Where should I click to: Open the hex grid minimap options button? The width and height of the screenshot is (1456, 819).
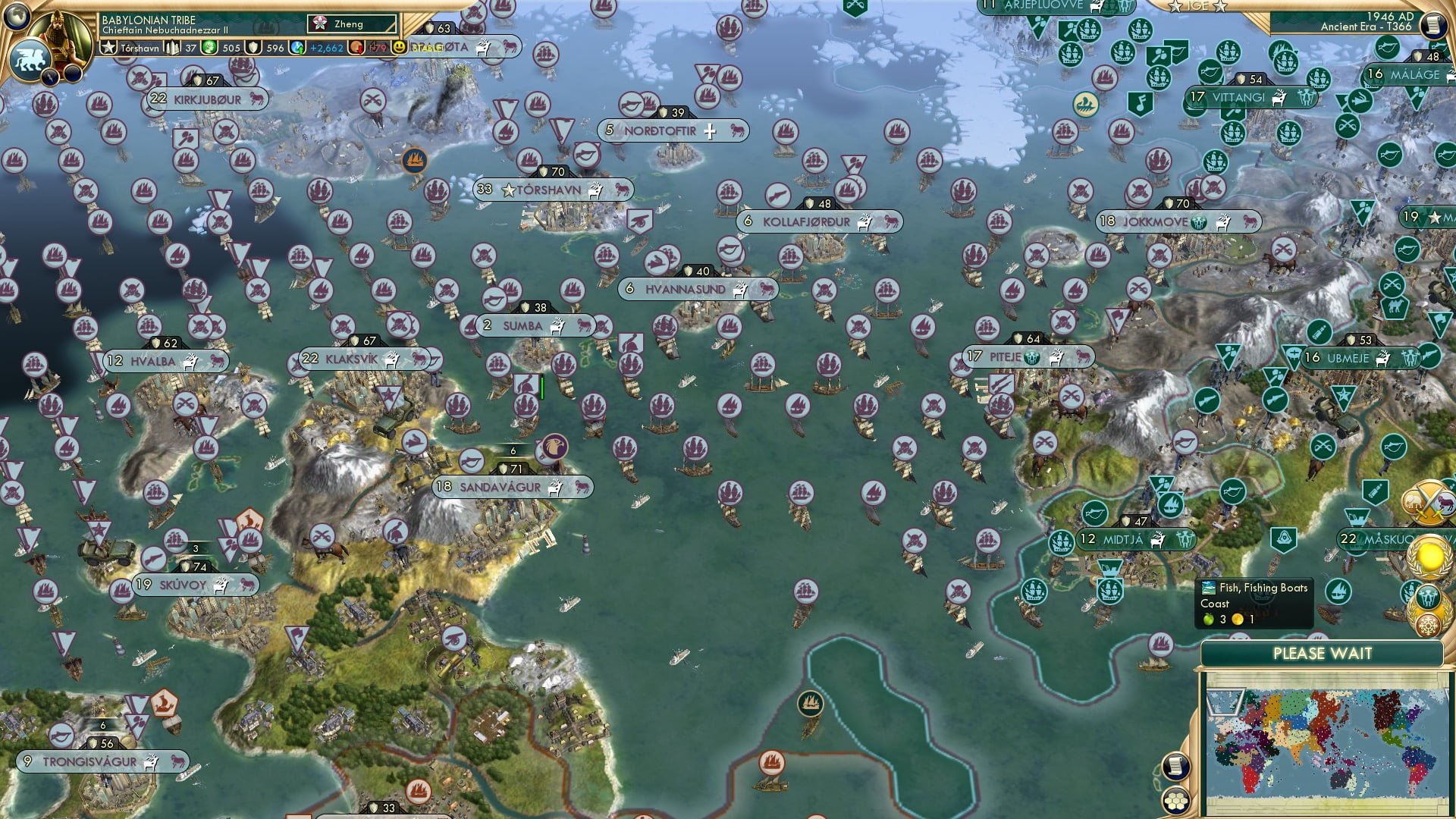[1175, 801]
